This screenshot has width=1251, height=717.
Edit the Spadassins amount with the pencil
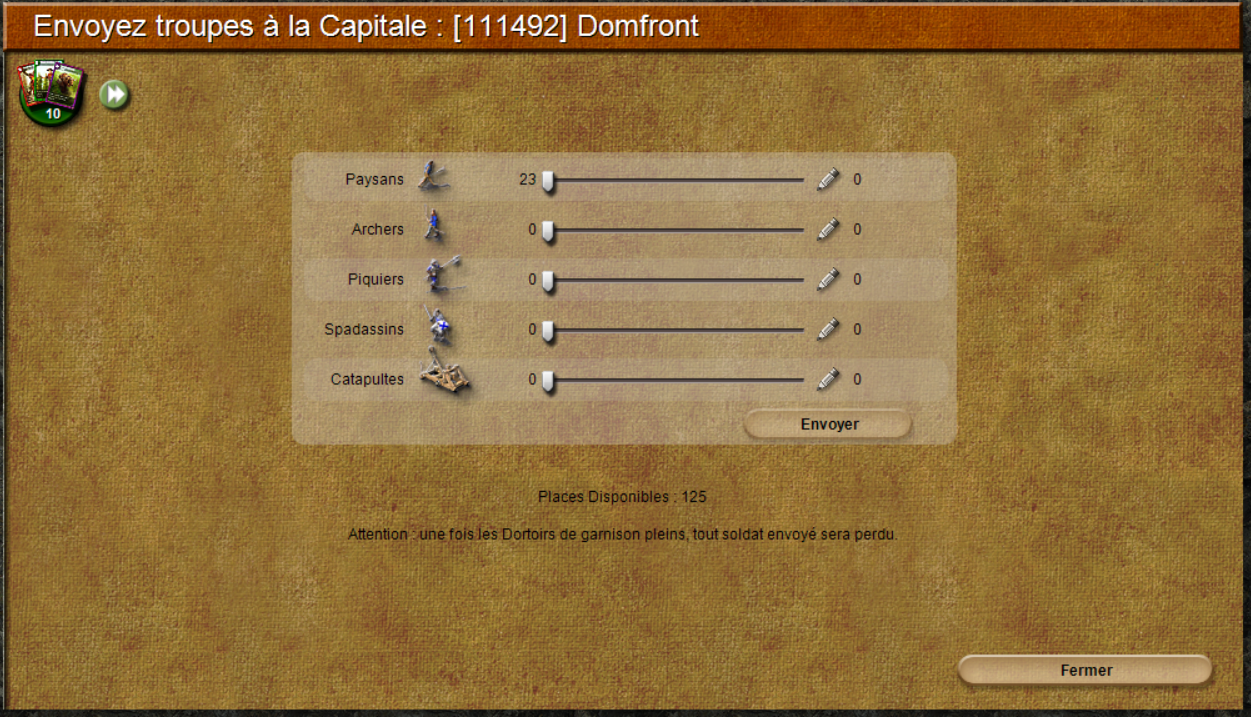click(x=828, y=329)
